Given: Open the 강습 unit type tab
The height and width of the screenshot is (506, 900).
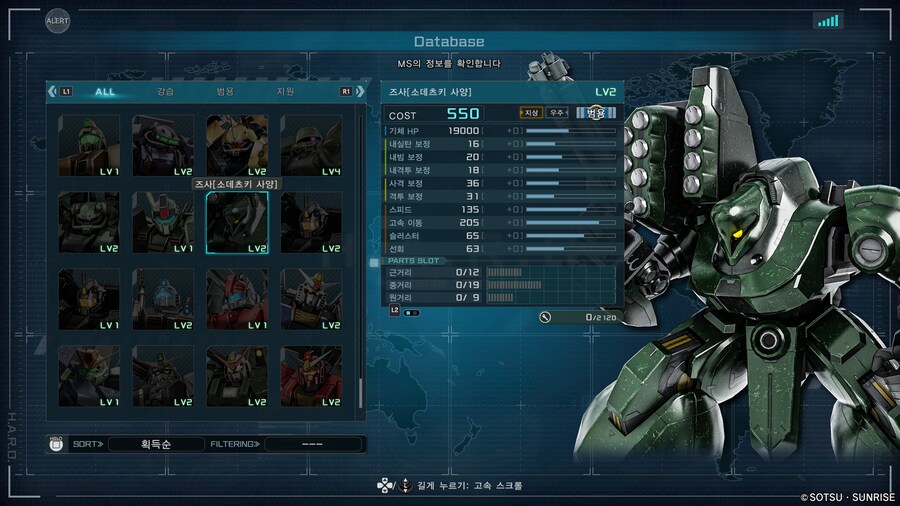Looking at the screenshot, I should point(165,92).
